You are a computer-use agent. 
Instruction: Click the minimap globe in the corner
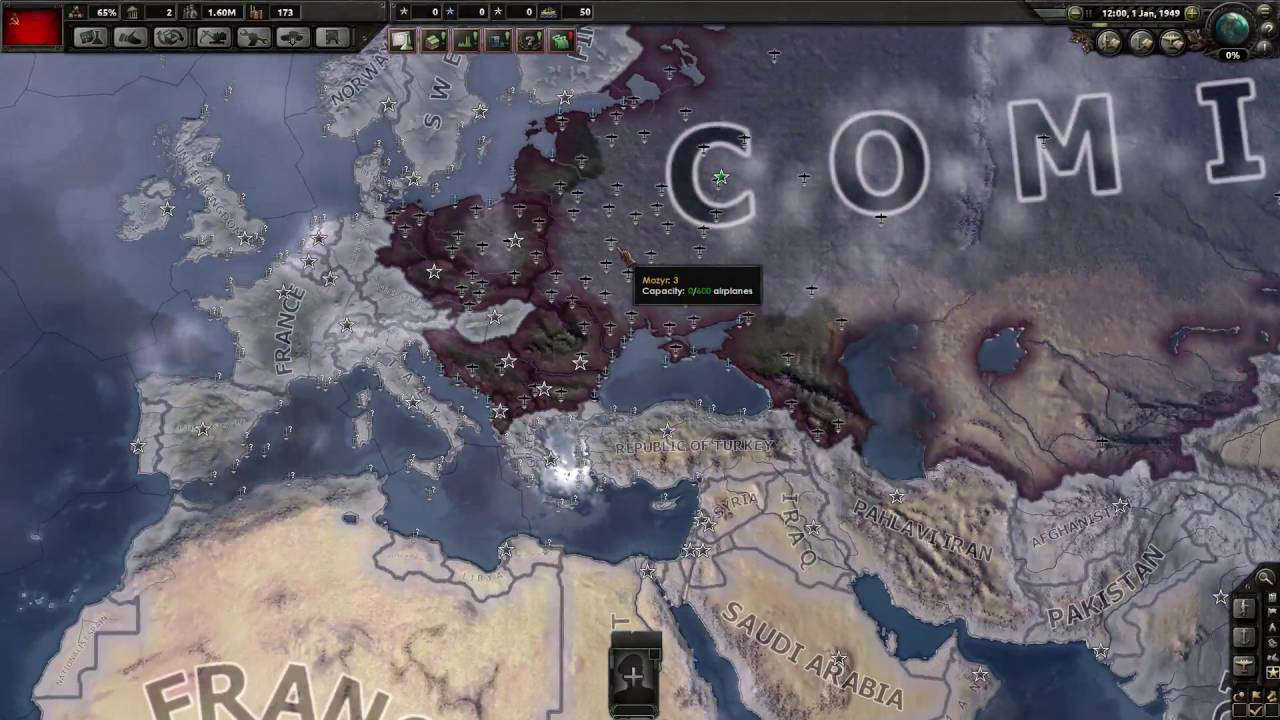point(1232,31)
